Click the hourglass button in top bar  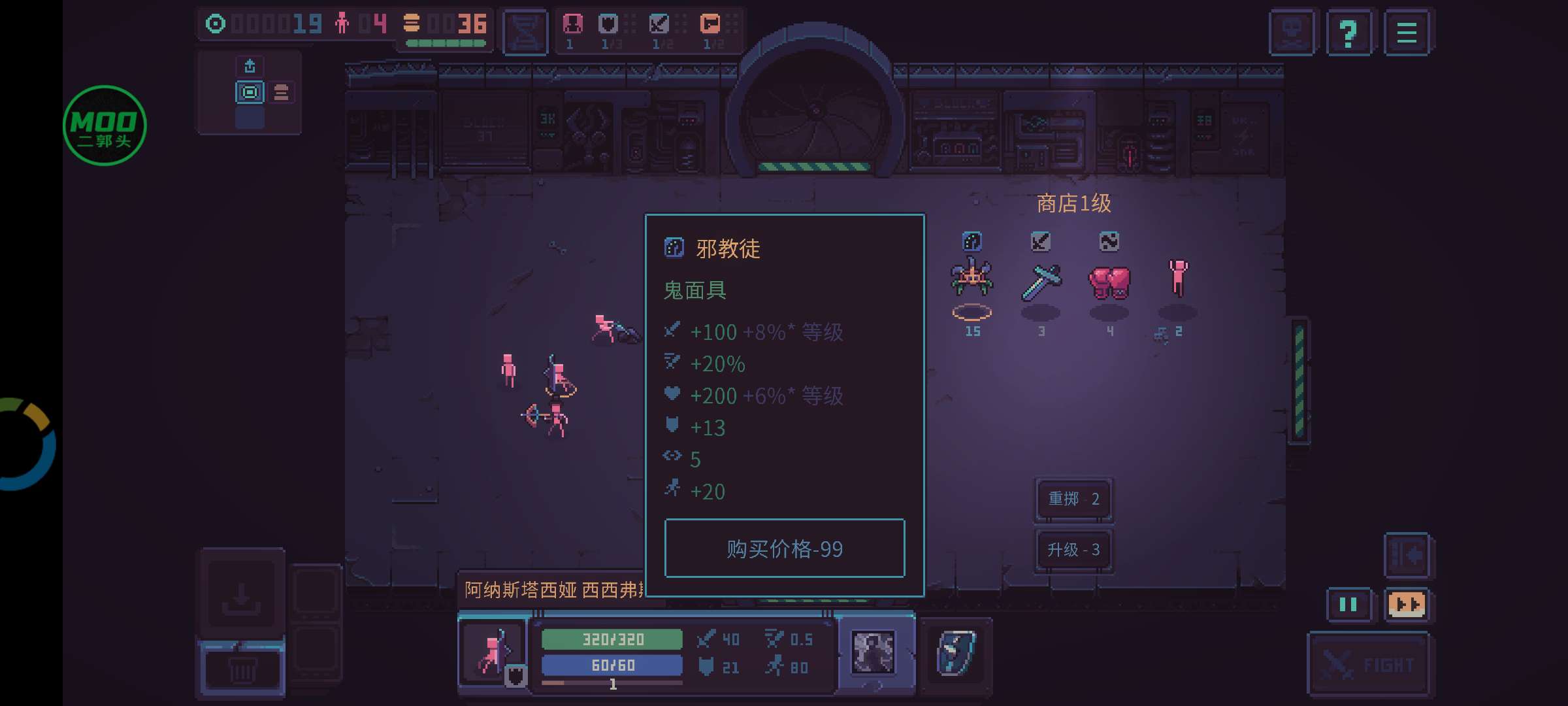point(525,31)
